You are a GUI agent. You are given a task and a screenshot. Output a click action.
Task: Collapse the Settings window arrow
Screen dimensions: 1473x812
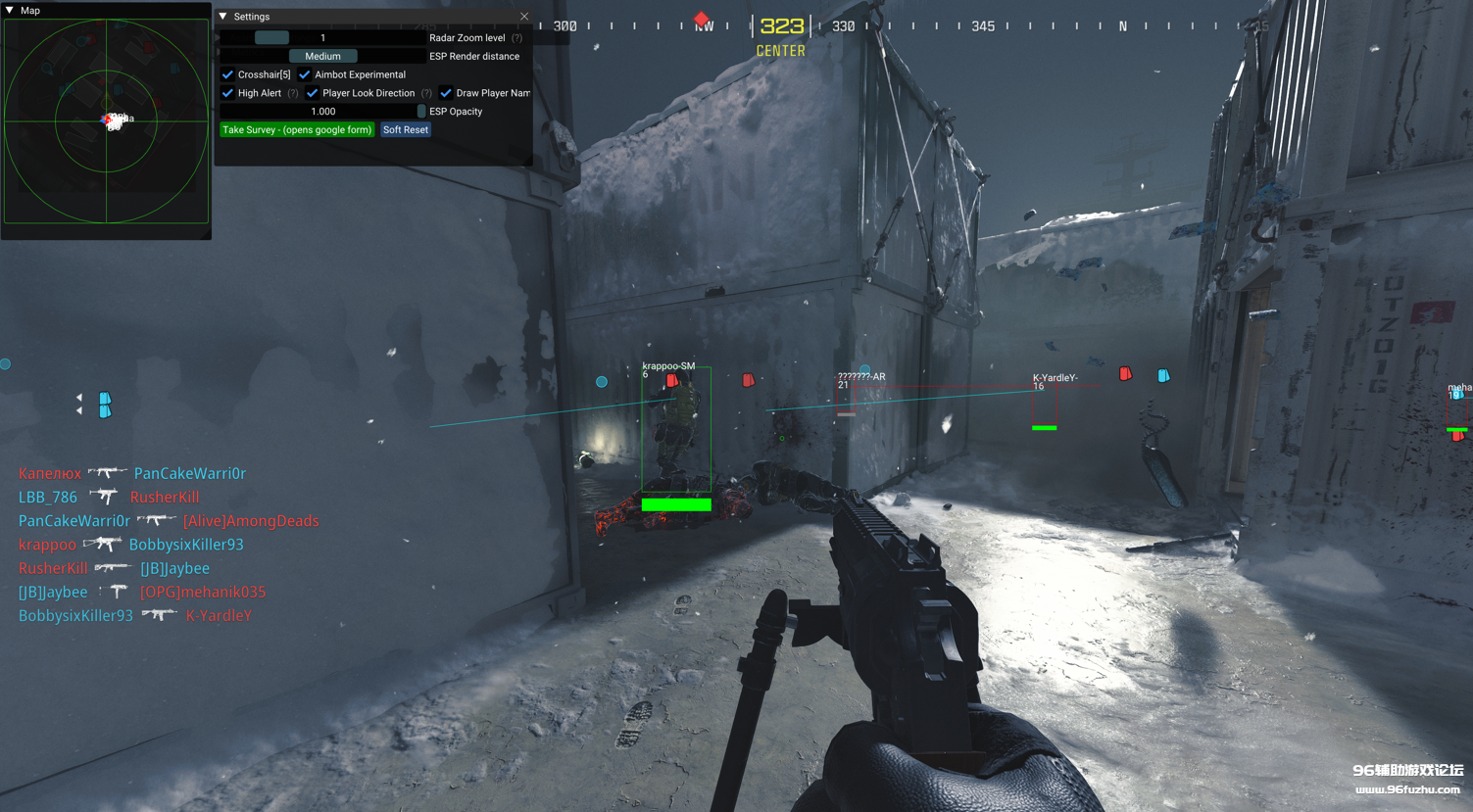pyautogui.click(x=223, y=17)
